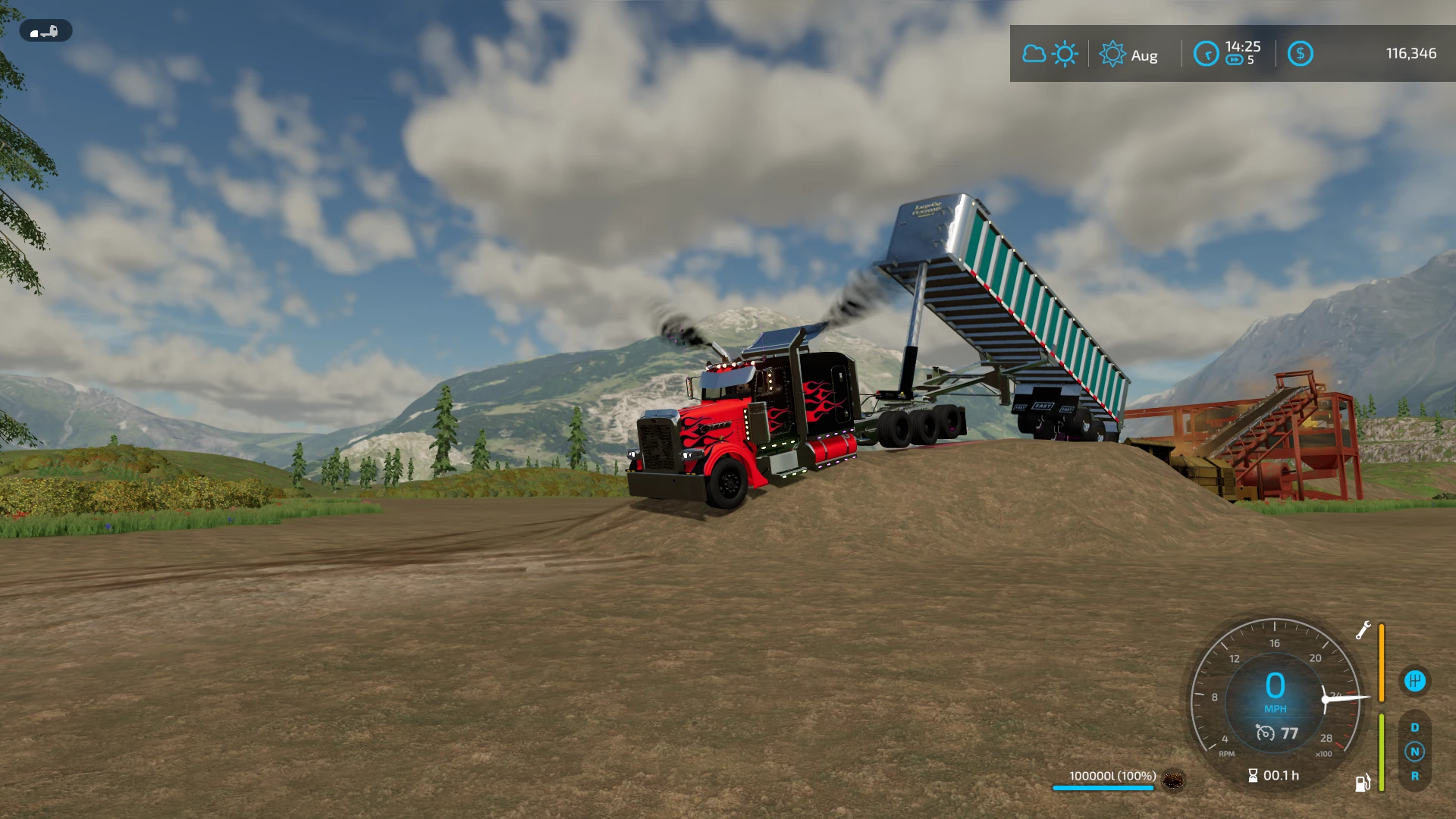
Task: Switch to Reverse gear letter R
Action: (1414, 777)
